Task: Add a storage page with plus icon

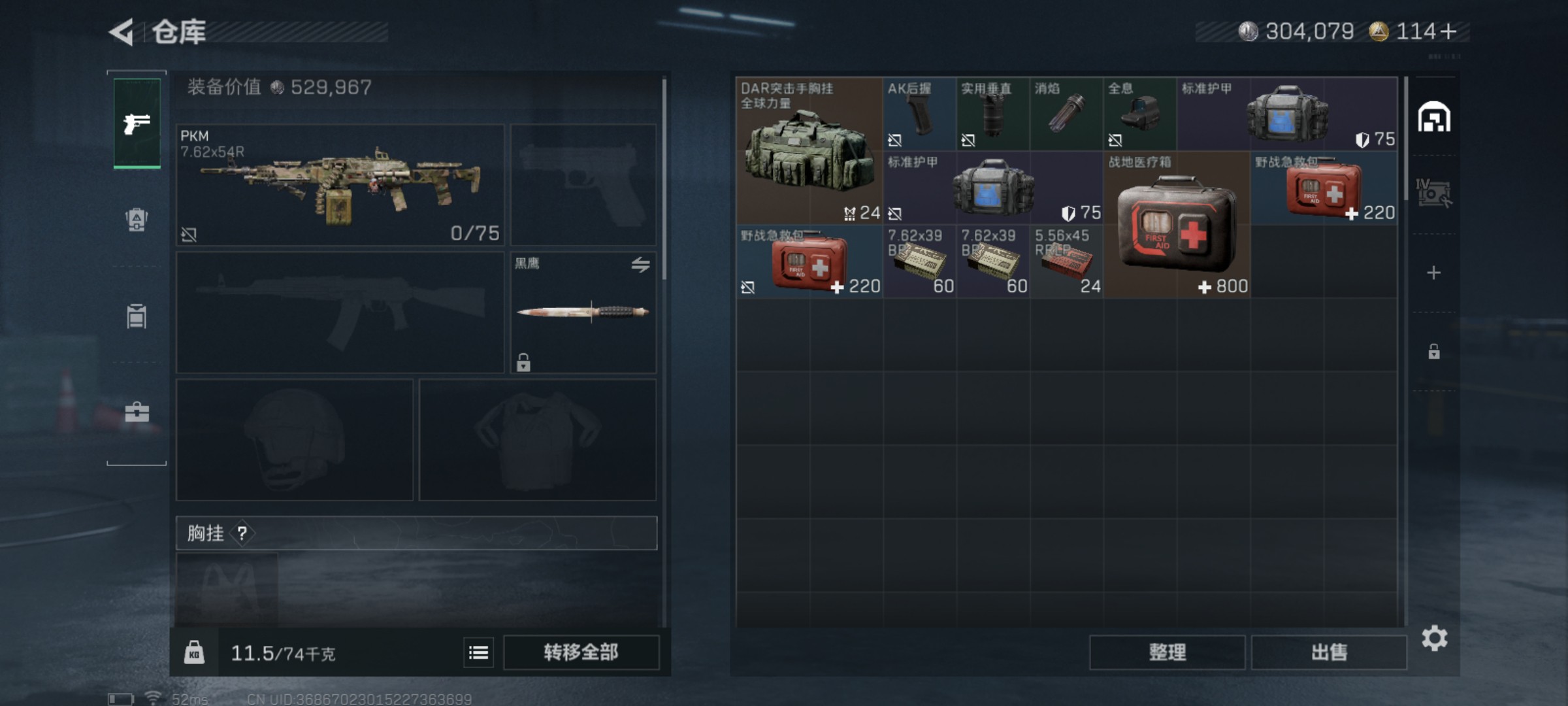Action: [1433, 273]
